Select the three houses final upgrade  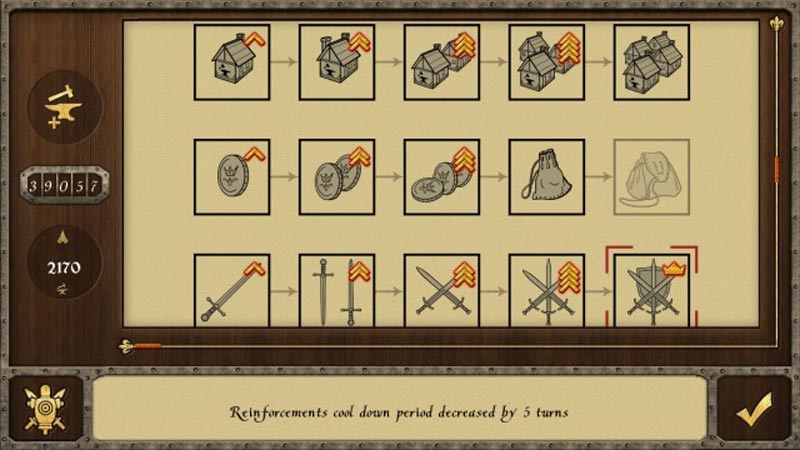pyautogui.click(x=652, y=62)
